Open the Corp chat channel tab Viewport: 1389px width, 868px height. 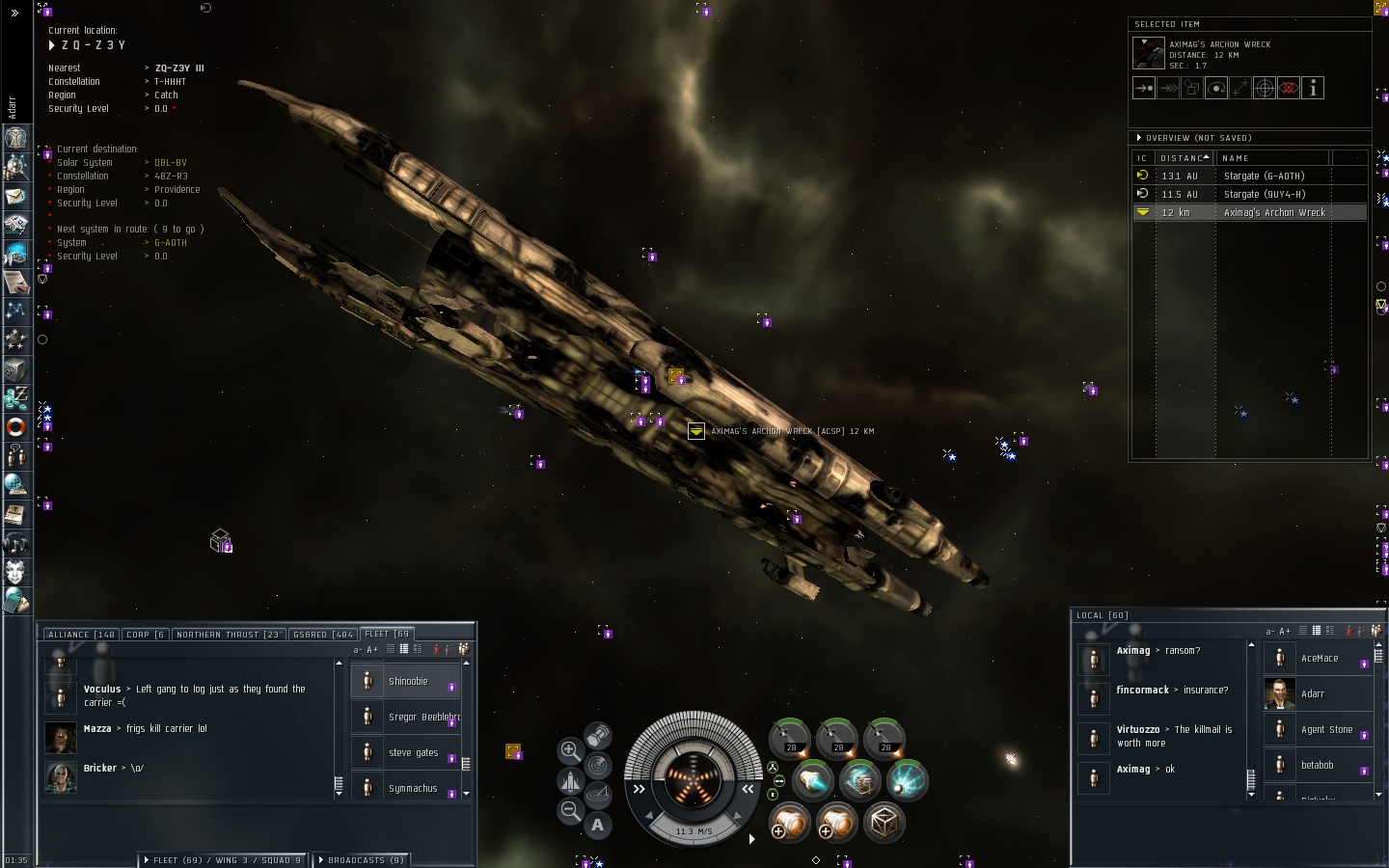[x=146, y=635]
